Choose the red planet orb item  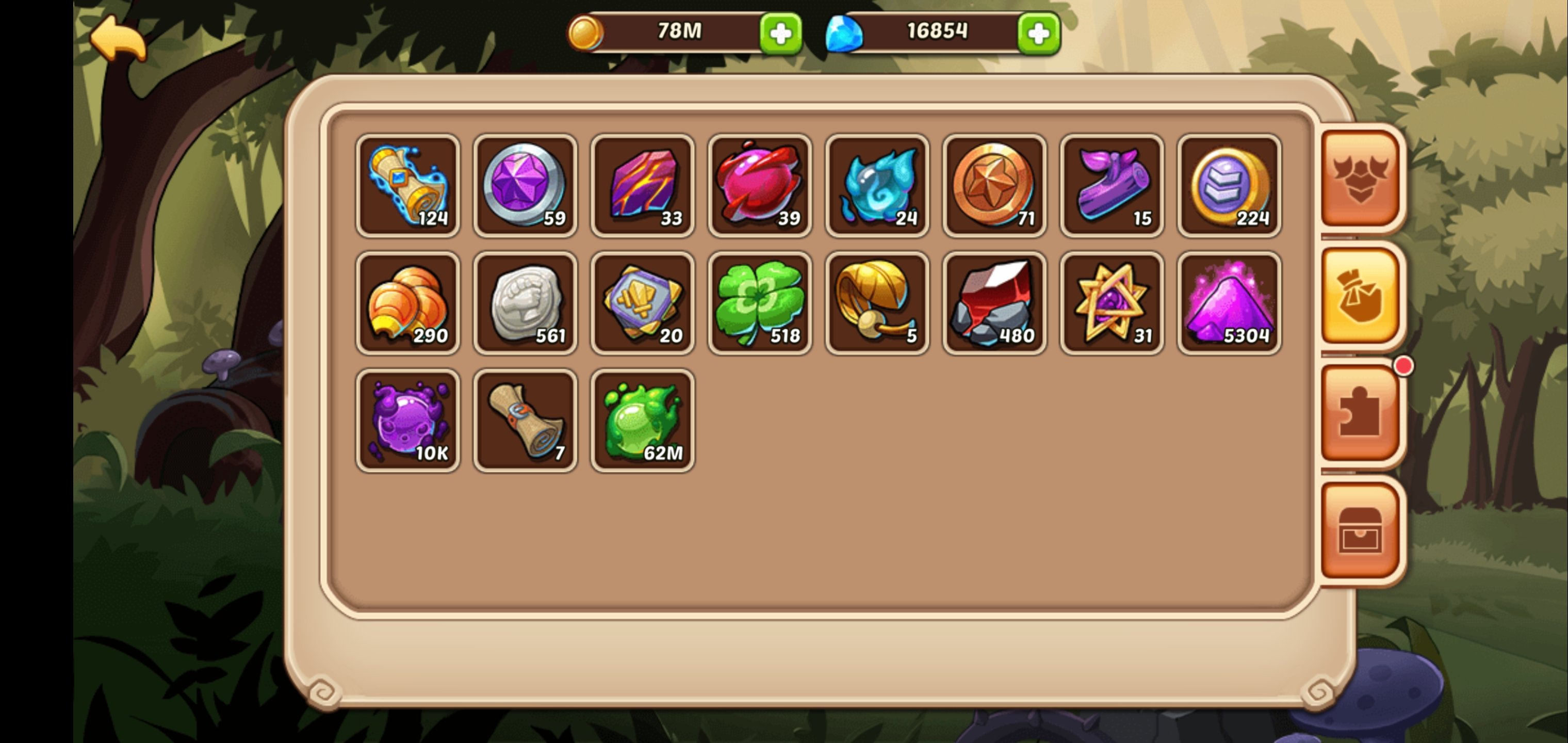pyautogui.click(x=759, y=186)
